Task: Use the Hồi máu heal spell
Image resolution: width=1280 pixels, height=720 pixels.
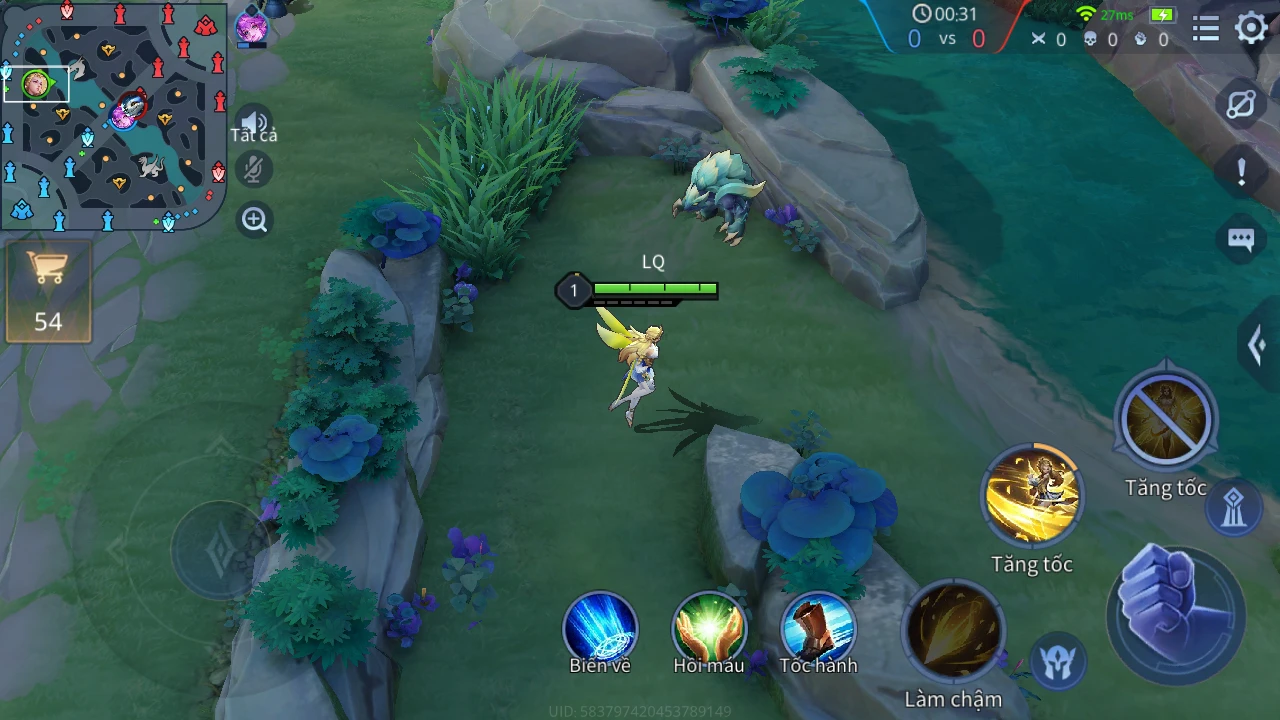Action: coord(709,628)
